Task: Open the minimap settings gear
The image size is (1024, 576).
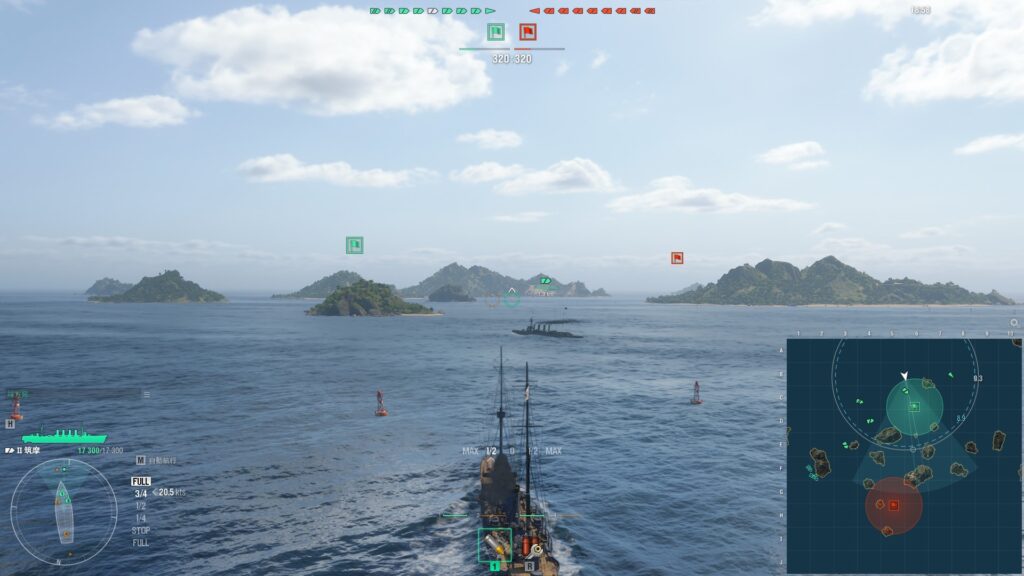Action: point(1015,323)
